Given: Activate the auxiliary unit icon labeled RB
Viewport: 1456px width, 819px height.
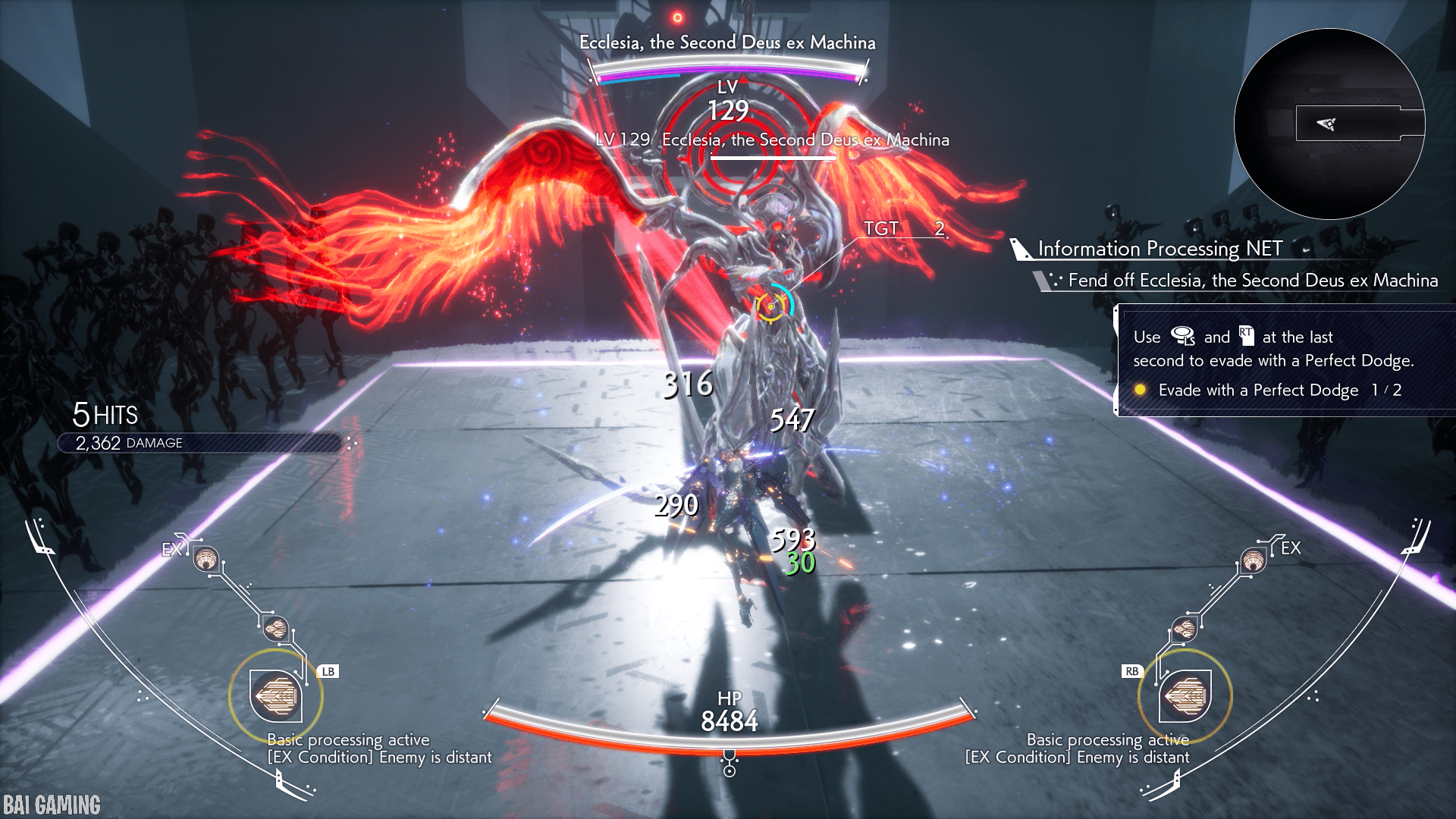Looking at the screenshot, I should [x=1185, y=695].
